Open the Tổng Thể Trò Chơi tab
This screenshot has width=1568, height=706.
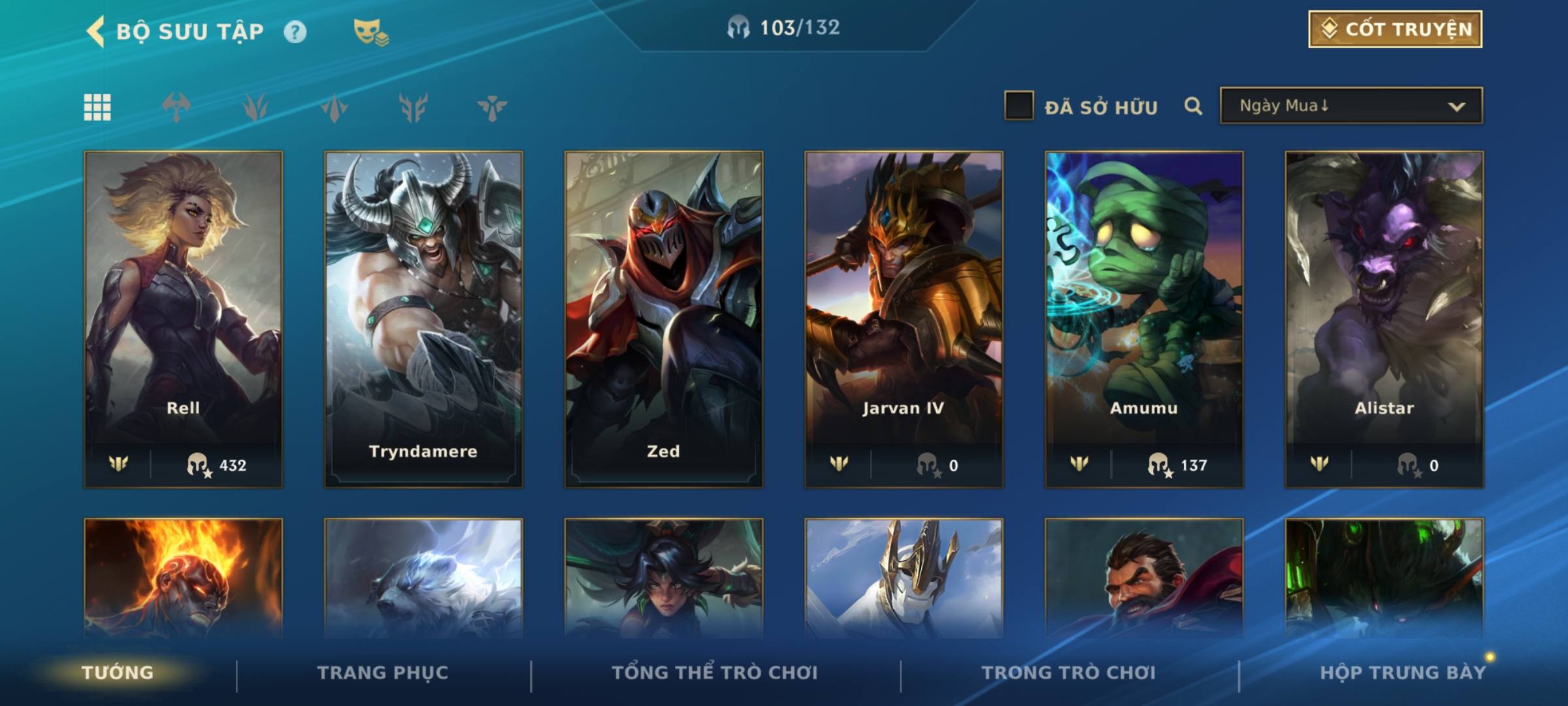click(715, 673)
